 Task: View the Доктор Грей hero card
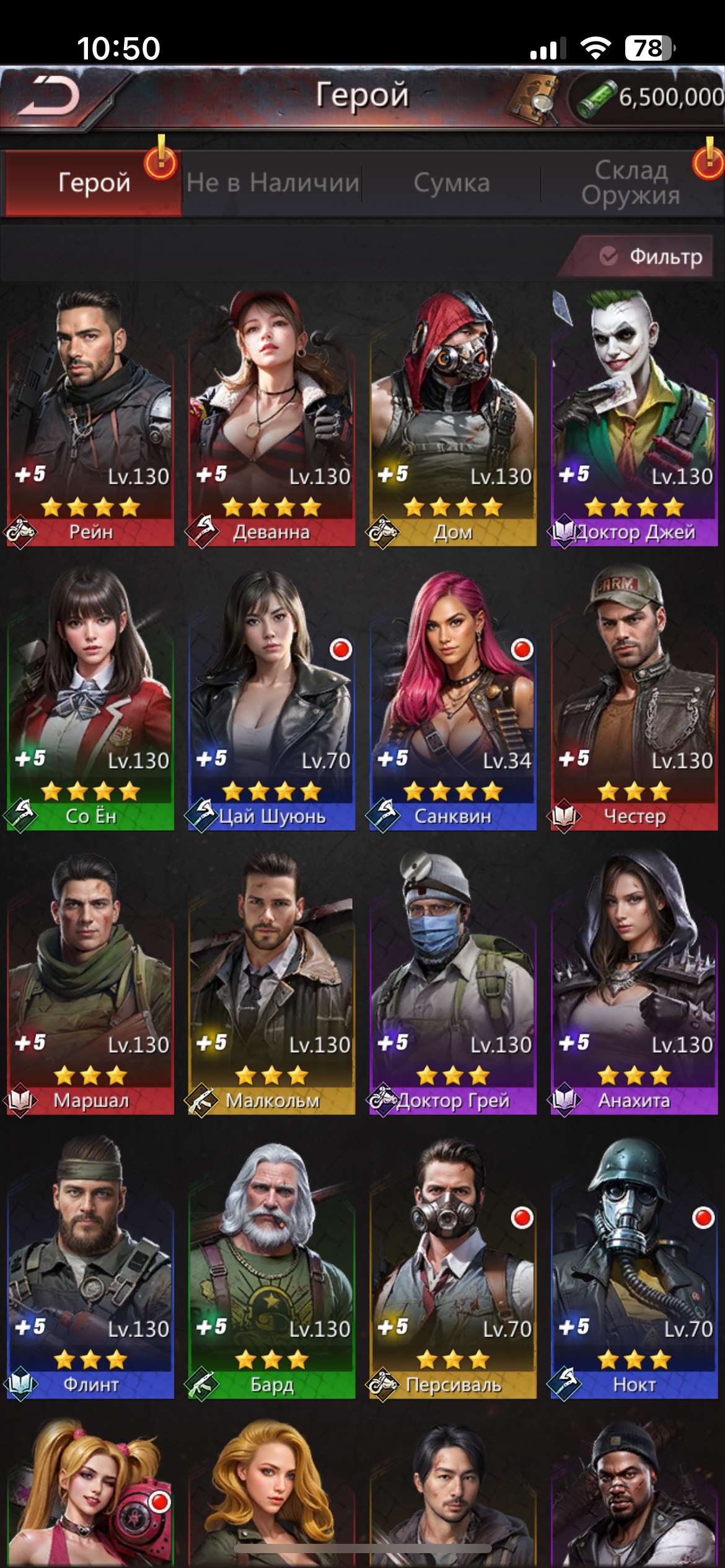click(453, 985)
